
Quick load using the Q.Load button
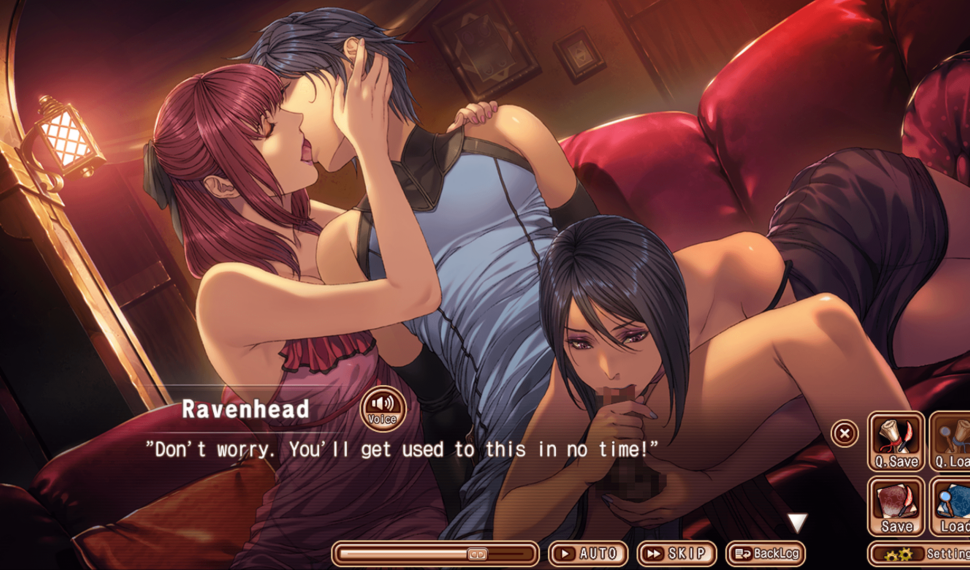pyautogui.click(x=951, y=441)
